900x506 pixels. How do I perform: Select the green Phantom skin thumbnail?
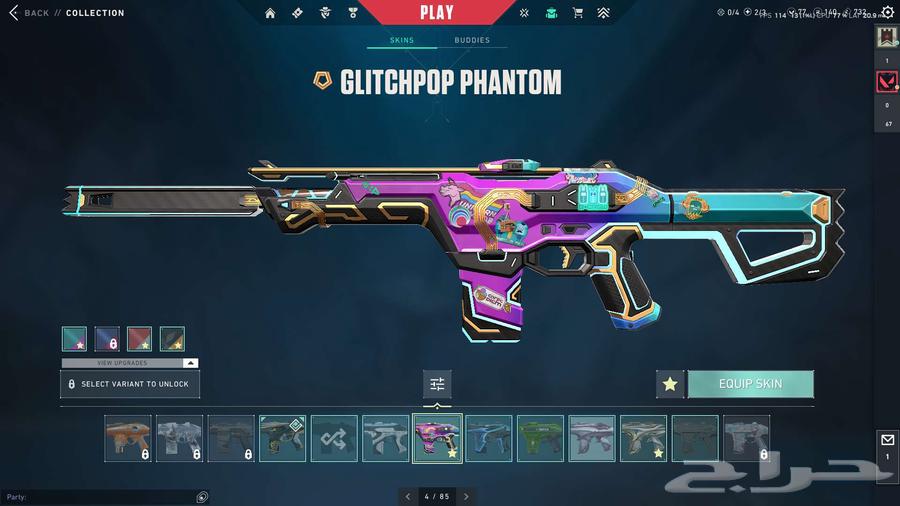[540, 438]
